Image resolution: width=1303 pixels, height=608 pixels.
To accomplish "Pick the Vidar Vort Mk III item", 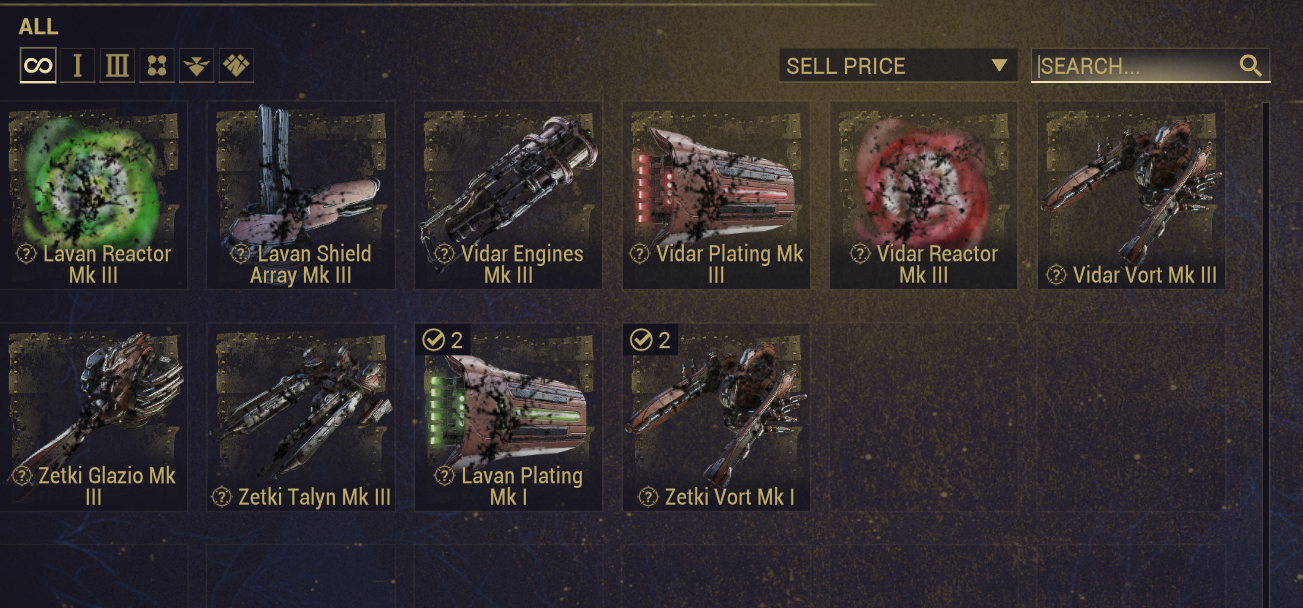I will pyautogui.click(x=1131, y=195).
